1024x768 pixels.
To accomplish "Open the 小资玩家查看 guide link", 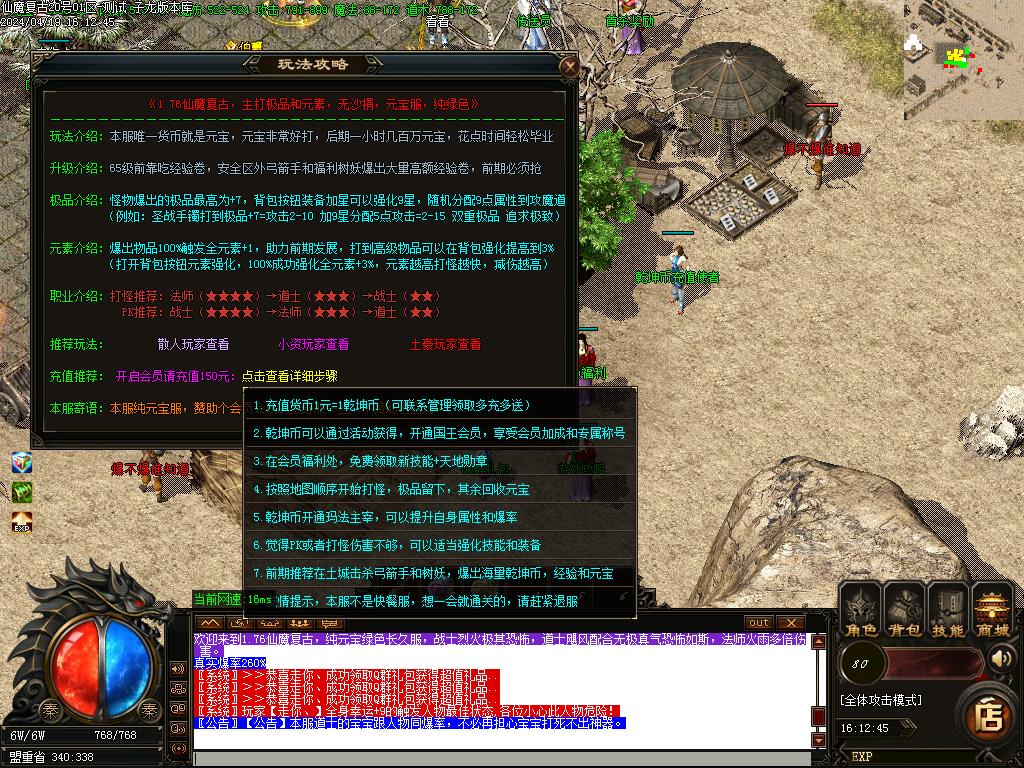I will 313,344.
